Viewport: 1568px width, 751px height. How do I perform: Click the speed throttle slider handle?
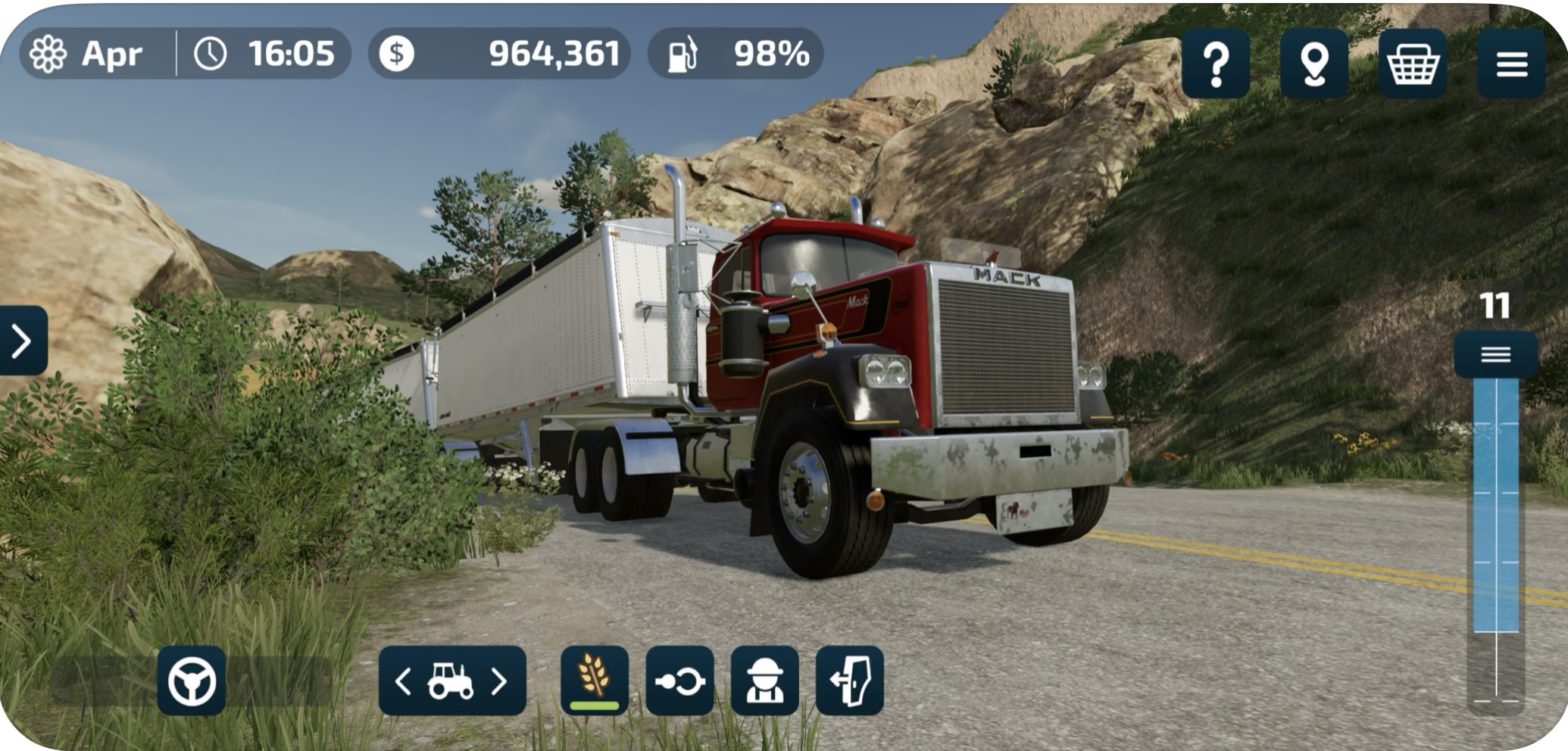(x=1495, y=354)
